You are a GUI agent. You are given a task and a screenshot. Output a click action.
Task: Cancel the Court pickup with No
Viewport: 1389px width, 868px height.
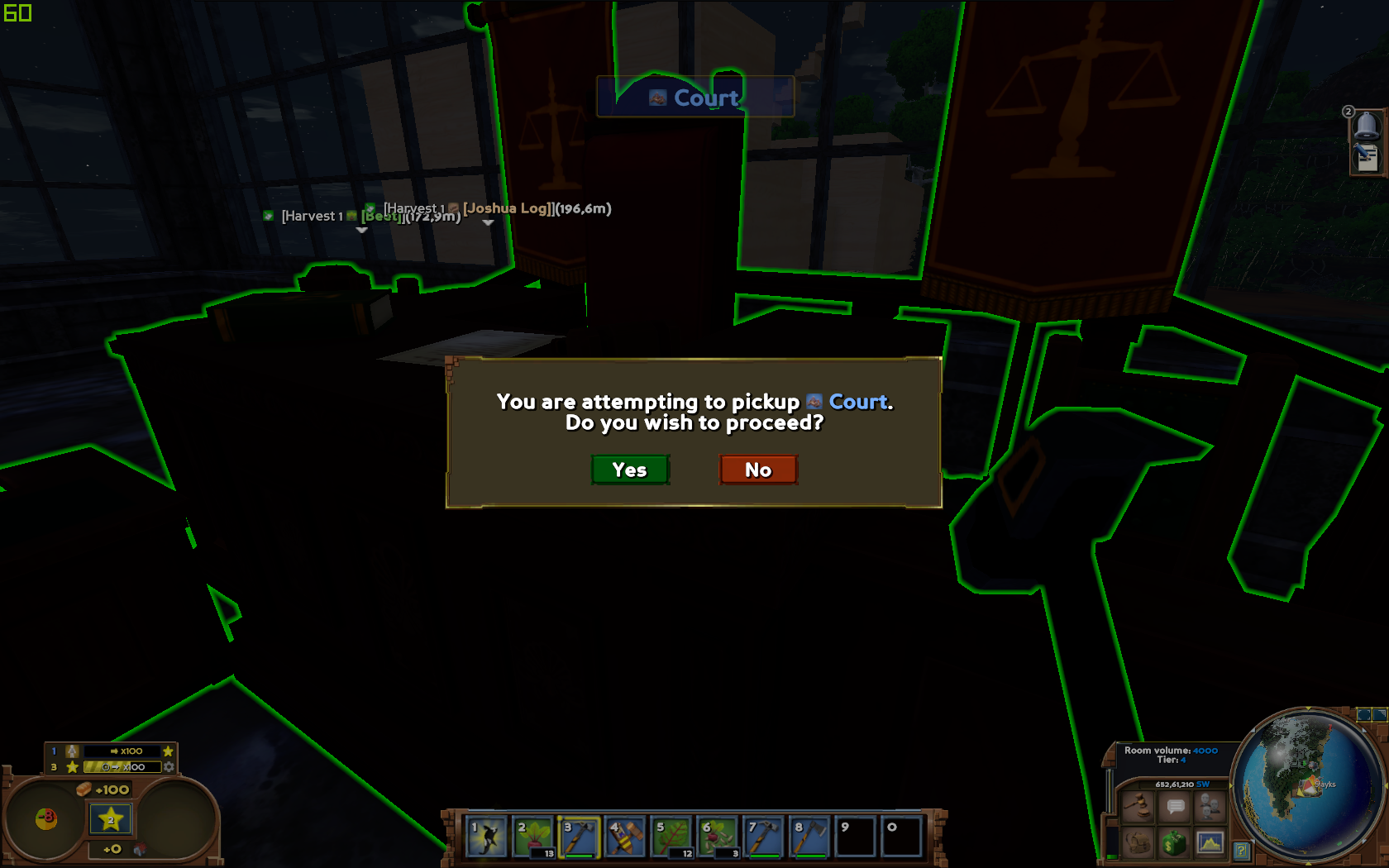pyautogui.click(x=757, y=470)
